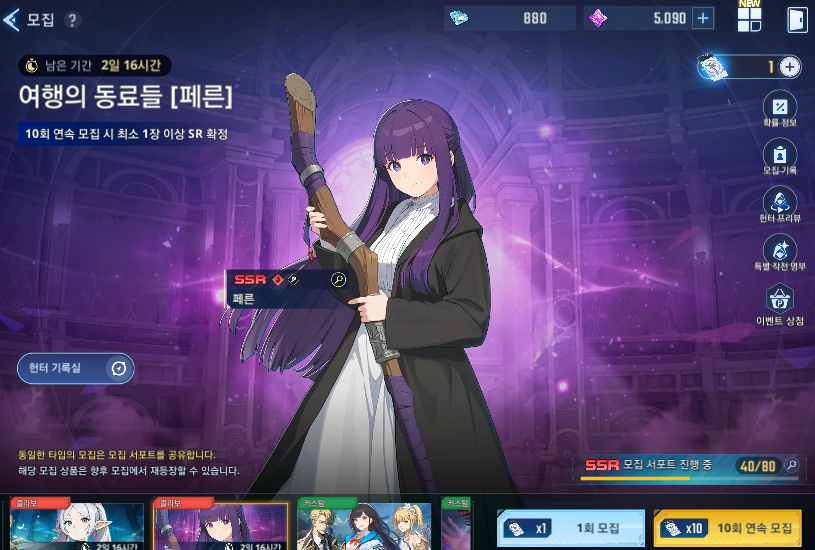Open the help question mark next to 모집
The width and height of the screenshot is (815, 550).
click(72, 20)
